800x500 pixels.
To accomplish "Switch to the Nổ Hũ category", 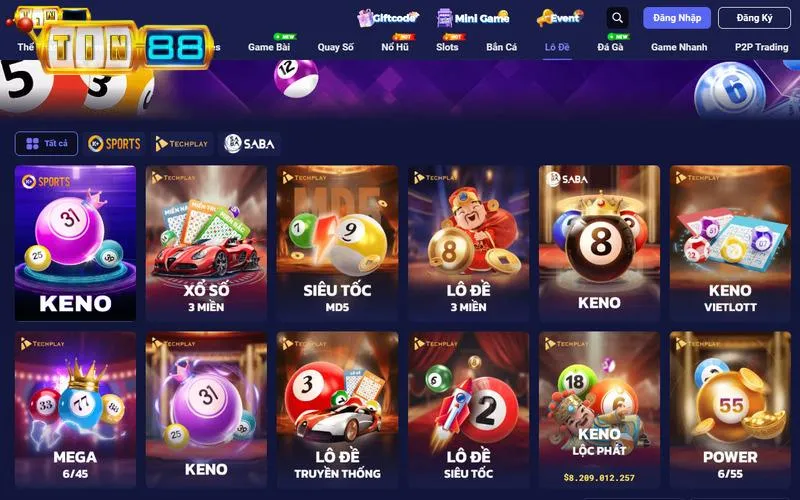I will 395,47.
